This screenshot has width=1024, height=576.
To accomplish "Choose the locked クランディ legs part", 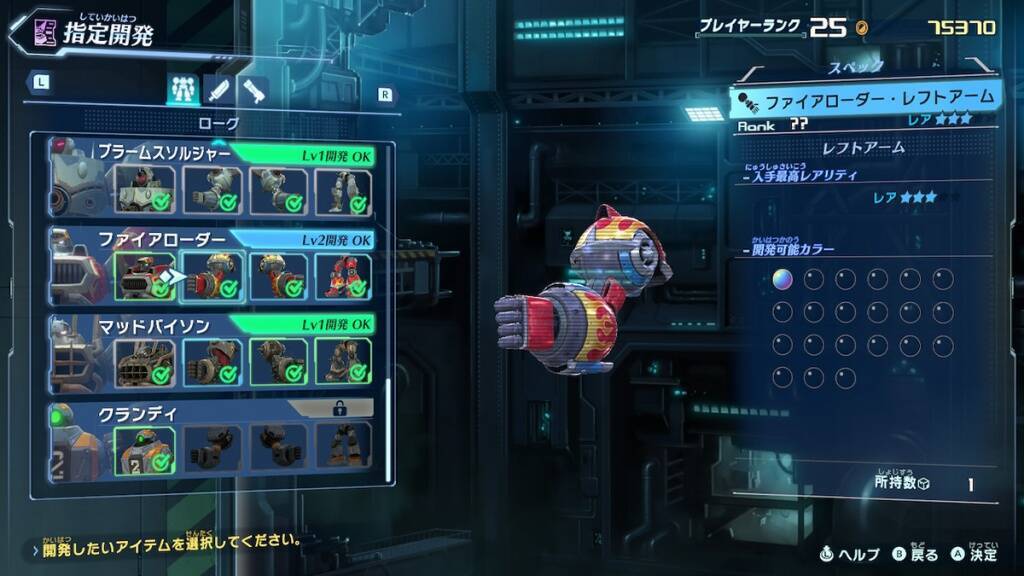I will [344, 447].
